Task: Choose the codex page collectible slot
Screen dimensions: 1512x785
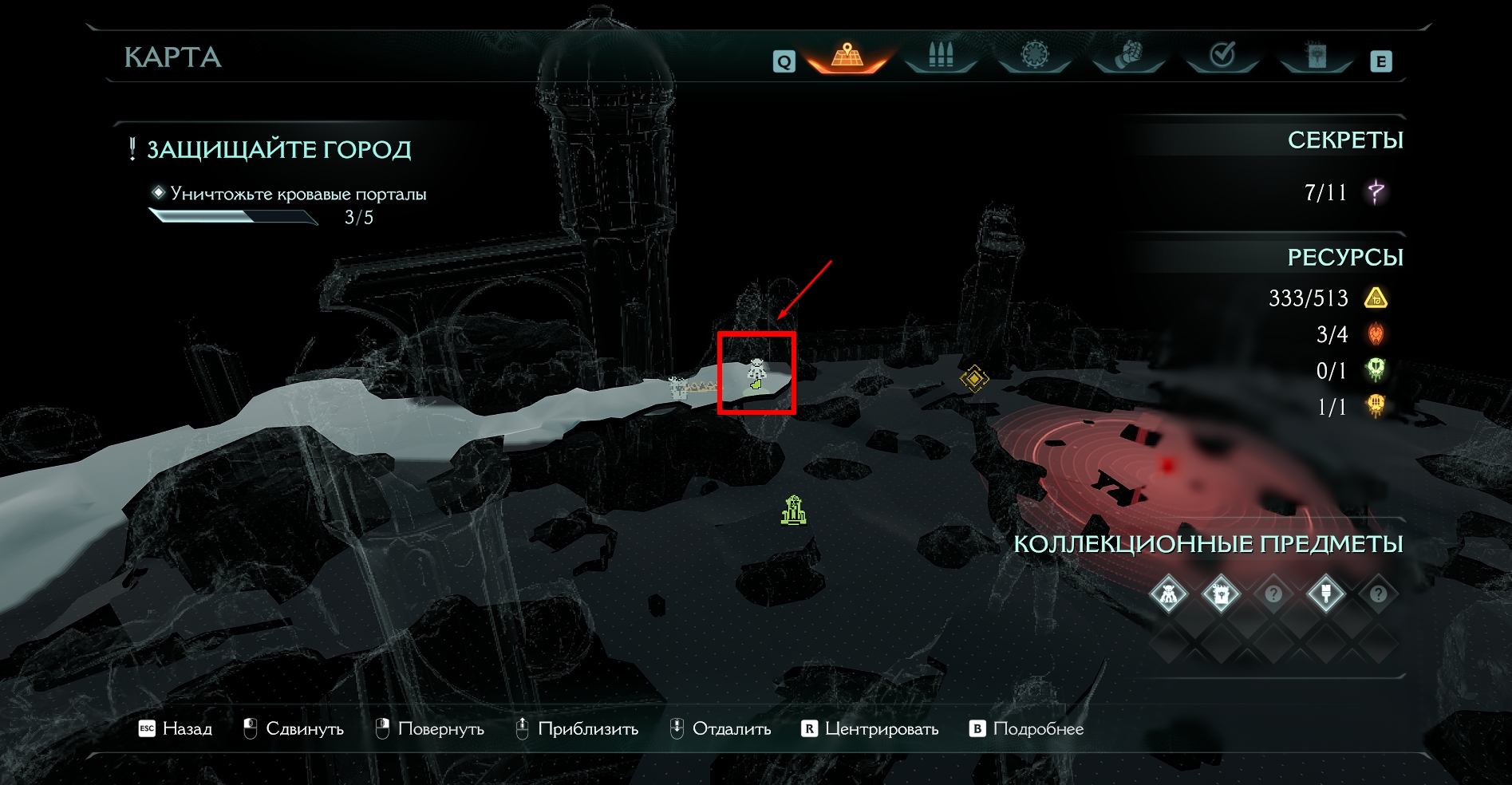Action: tap(1221, 594)
